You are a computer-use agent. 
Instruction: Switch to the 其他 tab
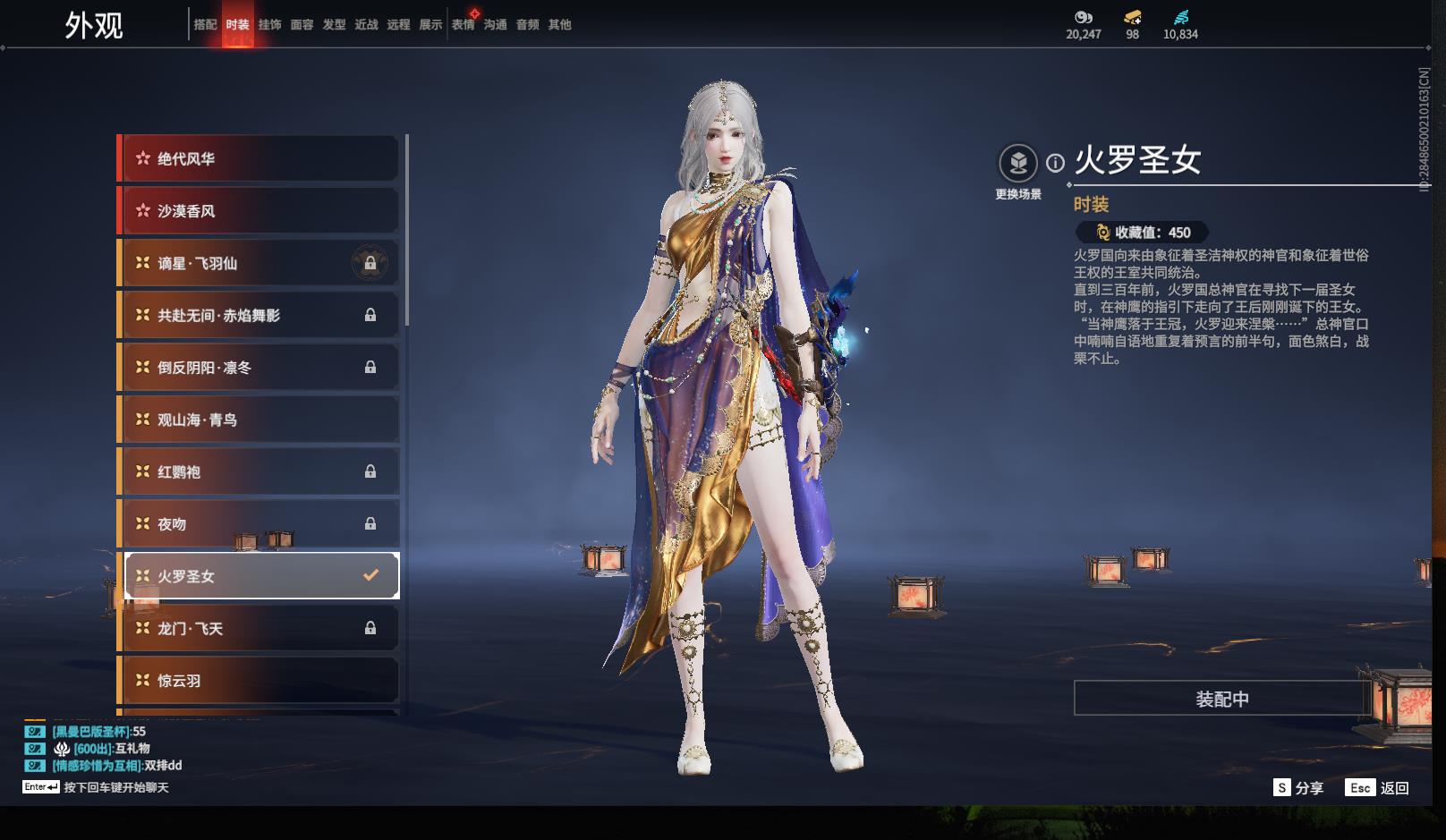point(559,25)
